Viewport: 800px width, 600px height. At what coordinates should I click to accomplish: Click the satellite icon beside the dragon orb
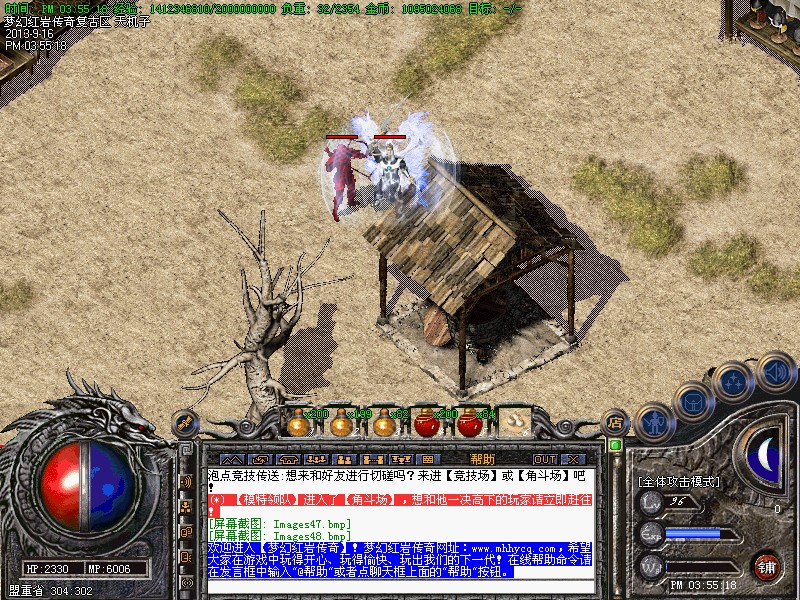(x=184, y=423)
